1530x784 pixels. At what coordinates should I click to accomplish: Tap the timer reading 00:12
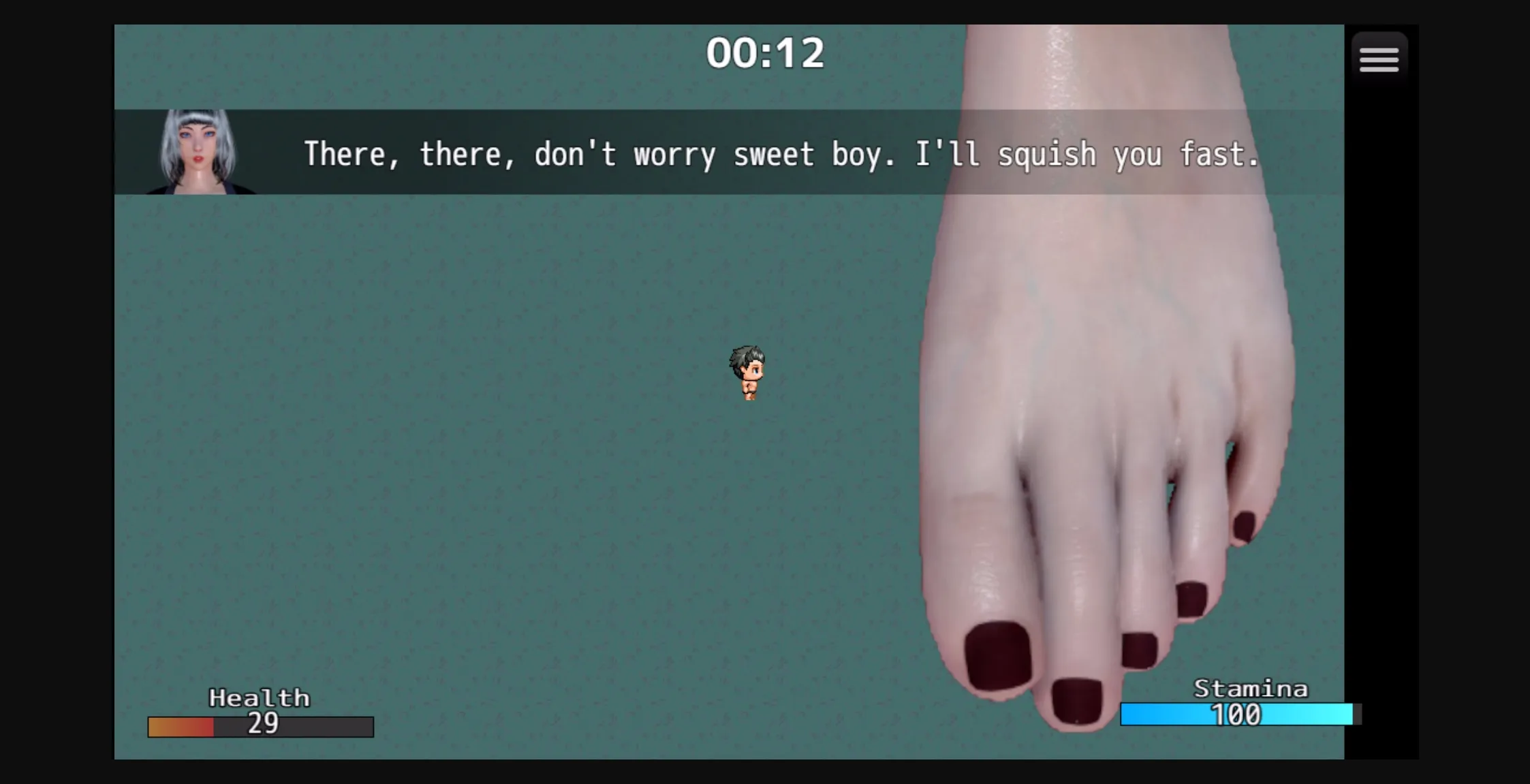pyautogui.click(x=766, y=51)
